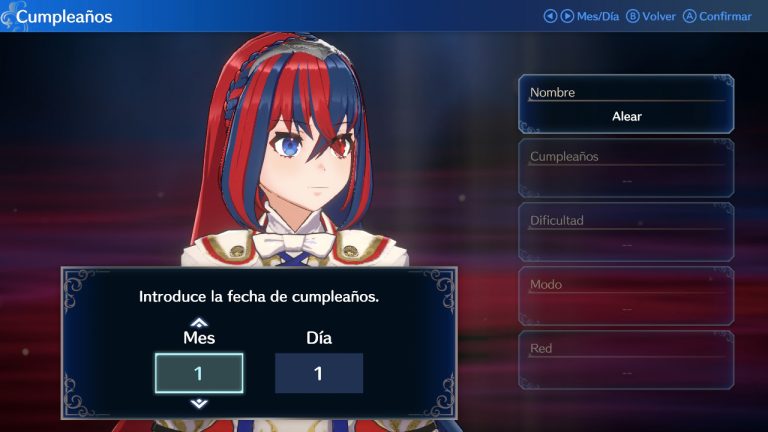
Task: Open the Nombre entry showing Alear
Action: pyautogui.click(x=626, y=105)
